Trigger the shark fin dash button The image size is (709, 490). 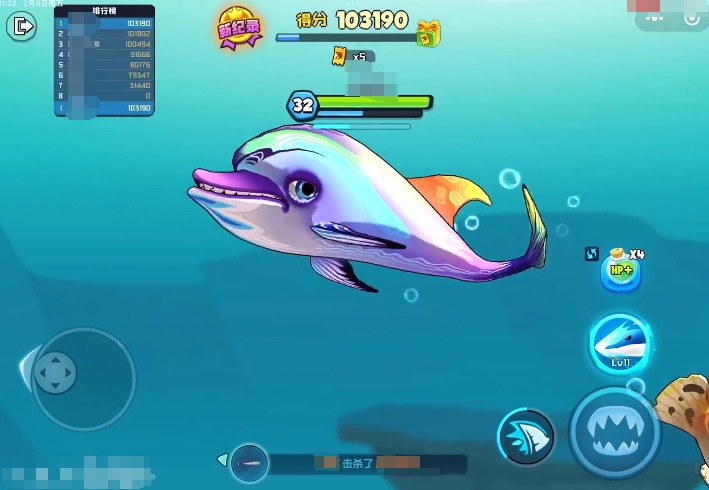pos(526,437)
